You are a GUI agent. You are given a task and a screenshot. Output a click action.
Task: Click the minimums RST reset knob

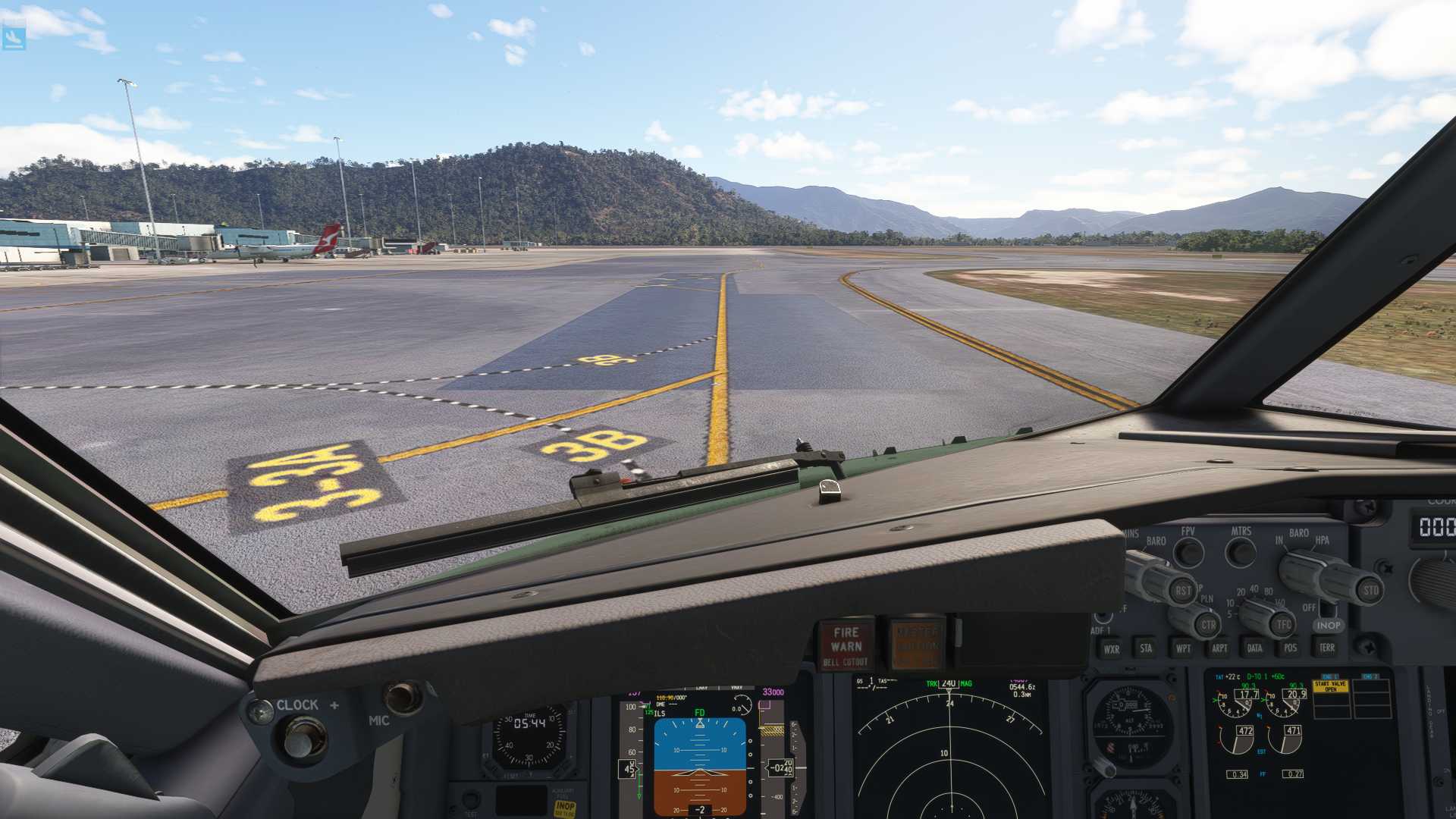[1183, 590]
